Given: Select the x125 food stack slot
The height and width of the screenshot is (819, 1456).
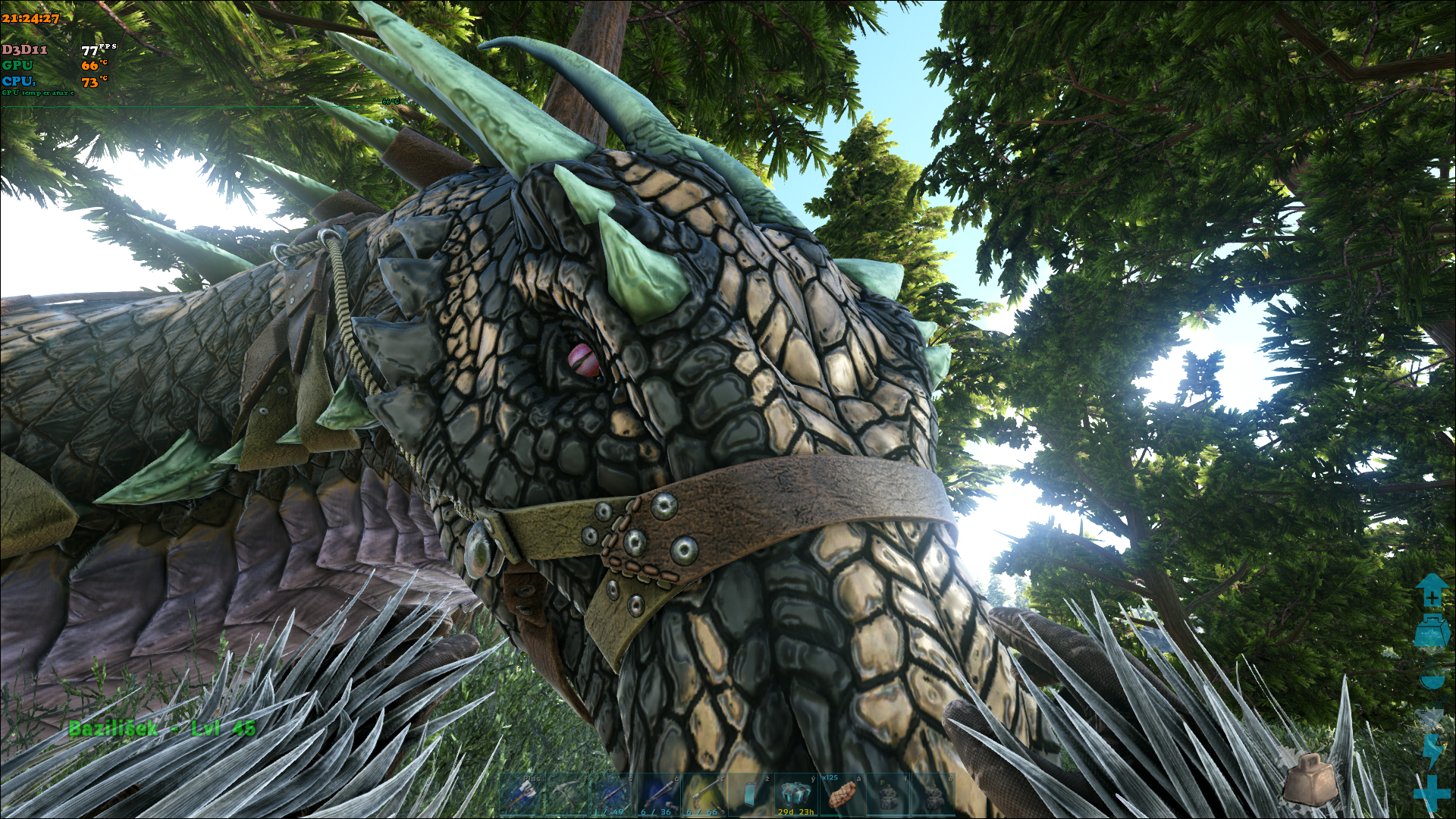Looking at the screenshot, I should click(x=841, y=795).
